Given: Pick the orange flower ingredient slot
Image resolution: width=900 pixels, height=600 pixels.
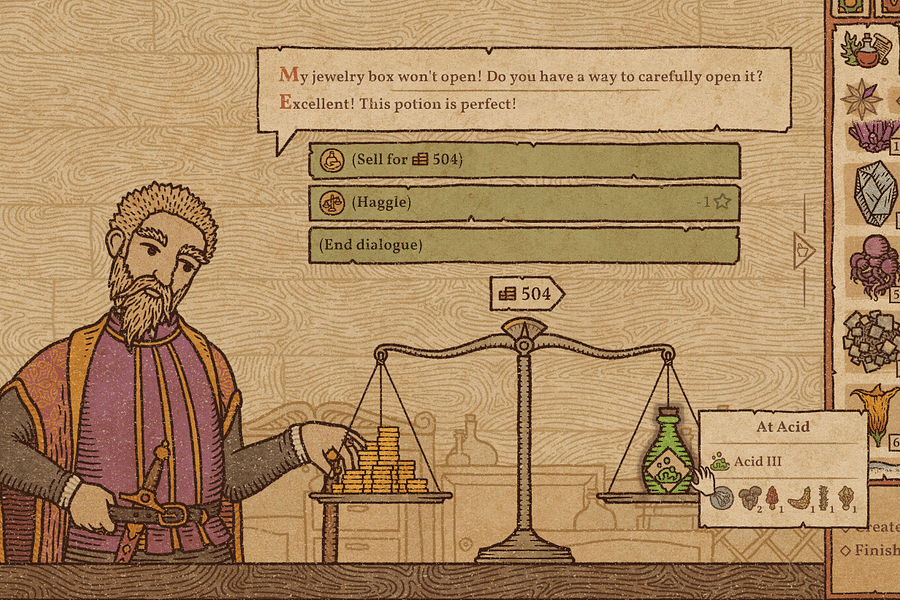Looking at the screenshot, I should coord(873,412).
